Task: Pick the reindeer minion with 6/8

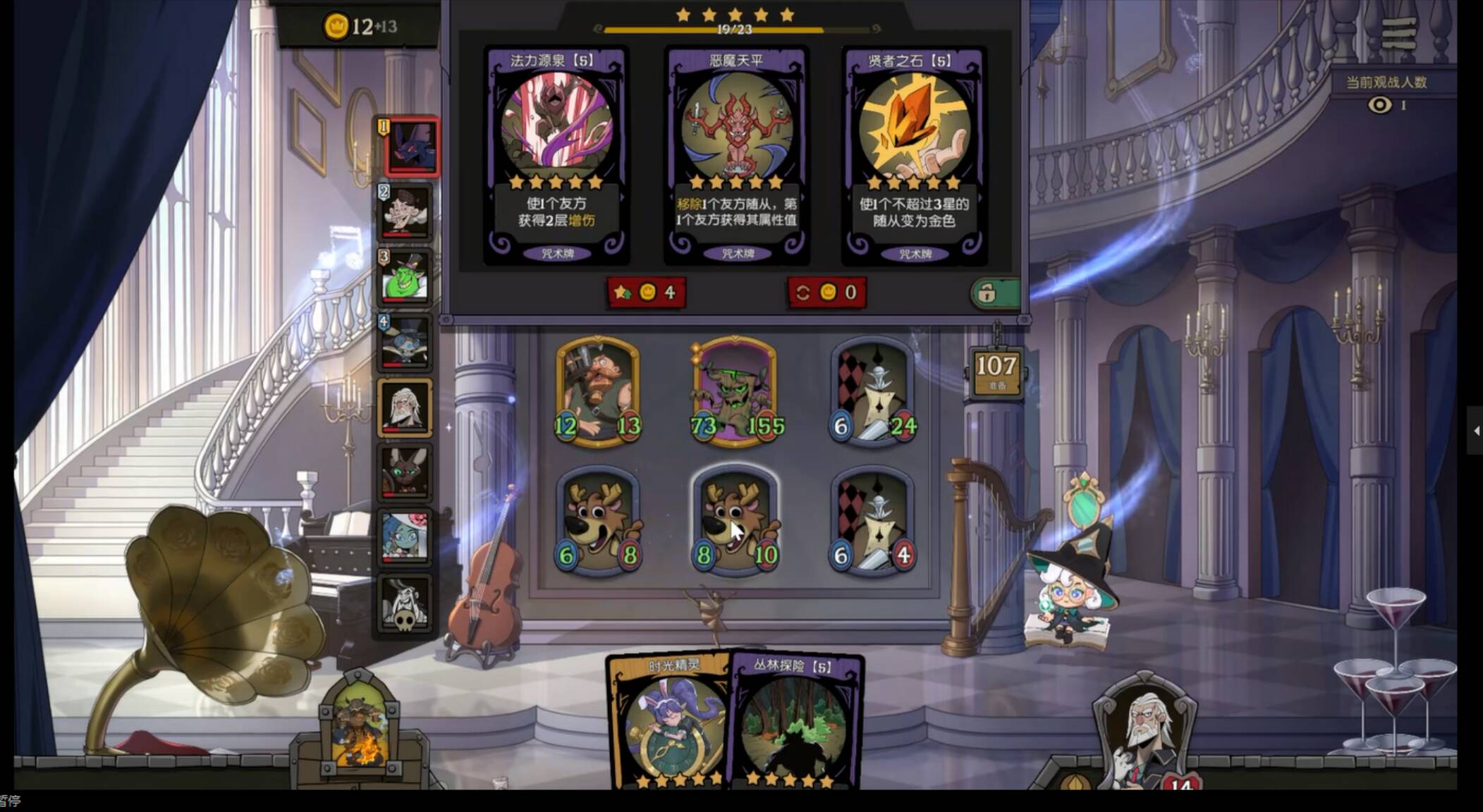Action: [598, 522]
